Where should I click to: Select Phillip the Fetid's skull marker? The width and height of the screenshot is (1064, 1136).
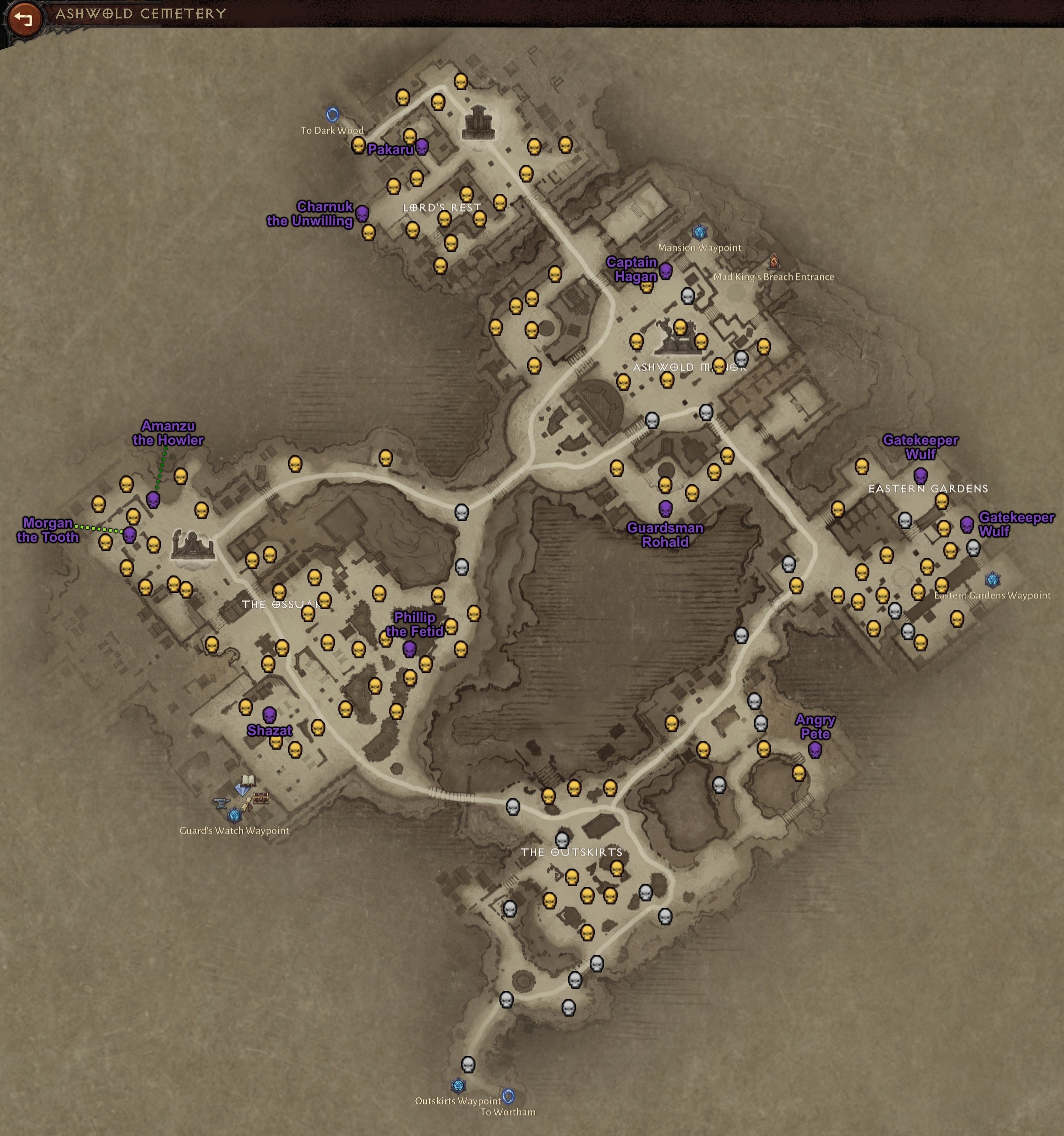click(410, 650)
